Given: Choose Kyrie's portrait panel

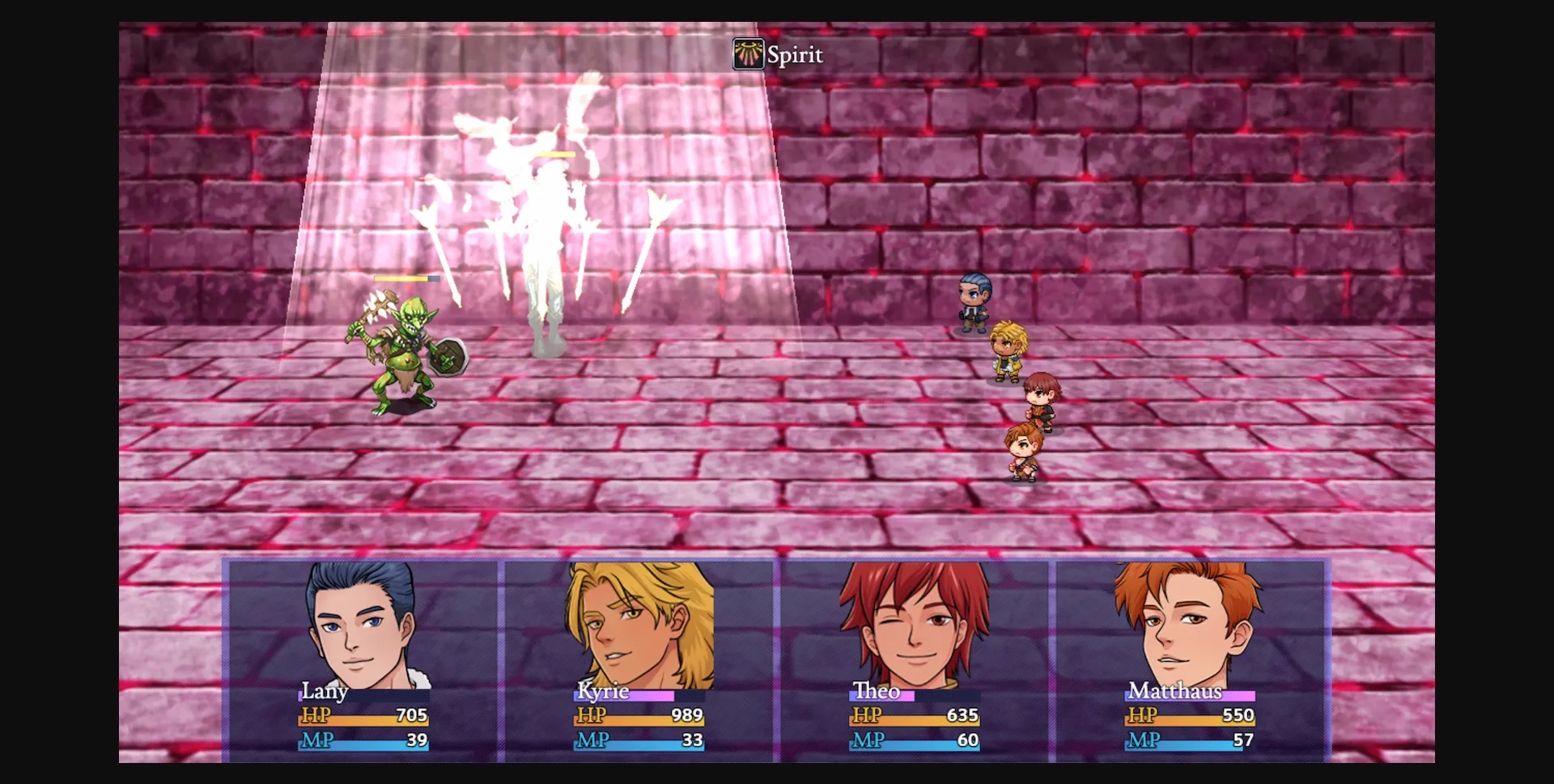Looking at the screenshot, I should coord(639,659).
